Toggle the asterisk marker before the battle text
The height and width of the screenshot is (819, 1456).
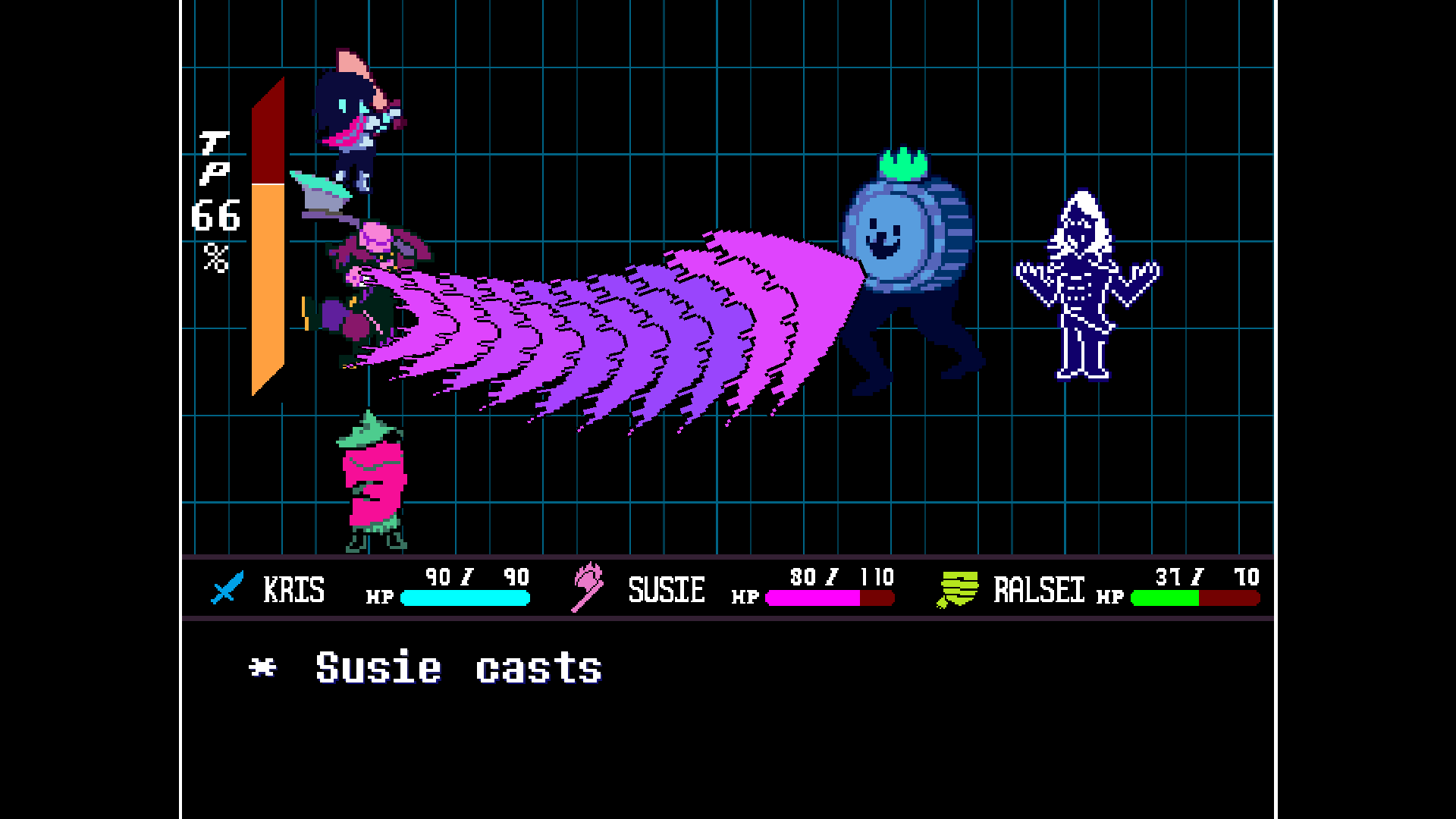[x=262, y=667]
